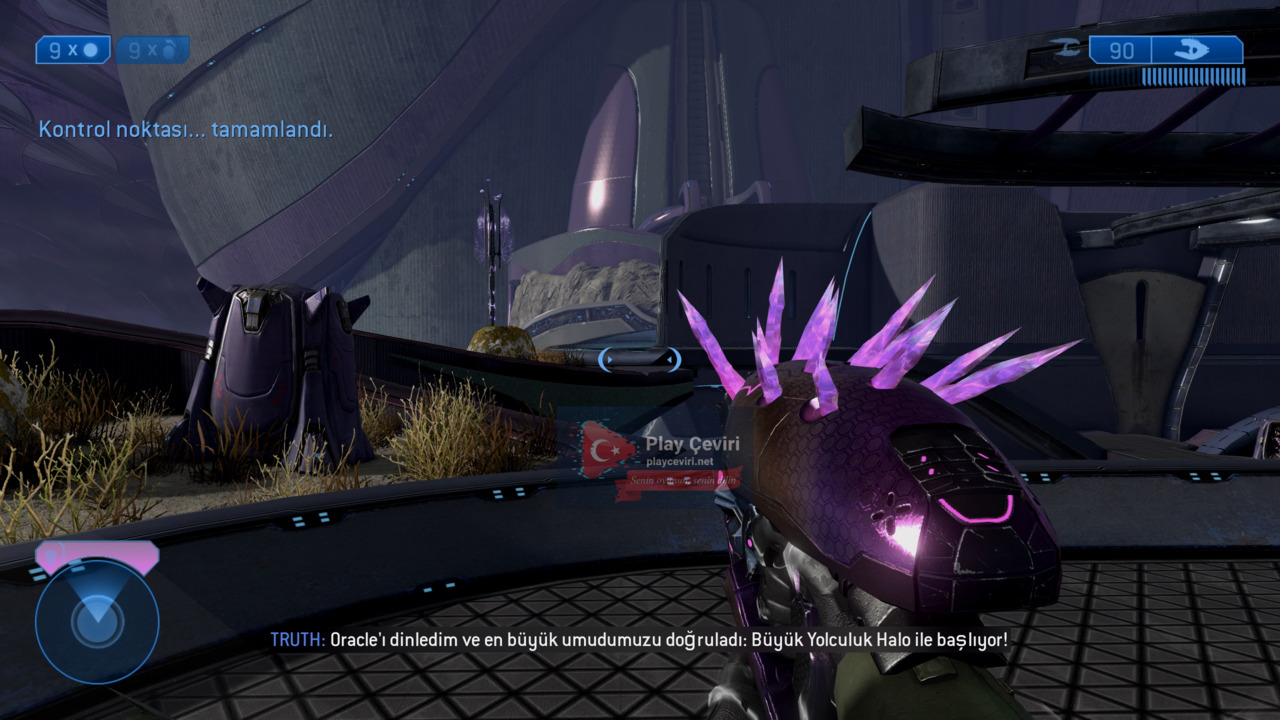Select the secondary weapon icon
The width and height of the screenshot is (1280, 720).
pos(1061,46)
